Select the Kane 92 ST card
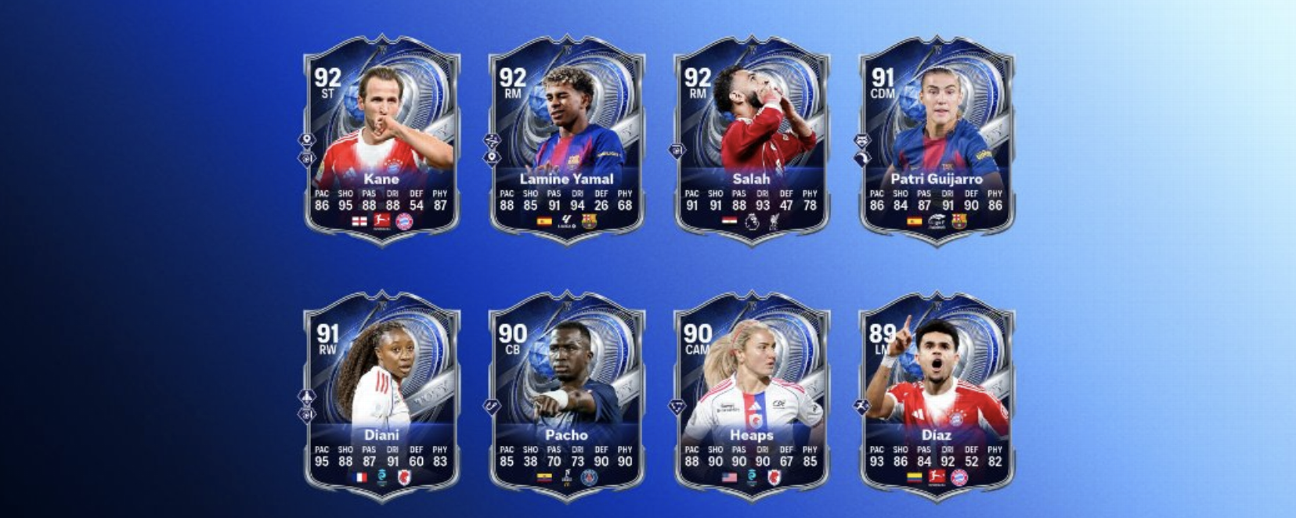The height and width of the screenshot is (518, 1296). [381, 139]
